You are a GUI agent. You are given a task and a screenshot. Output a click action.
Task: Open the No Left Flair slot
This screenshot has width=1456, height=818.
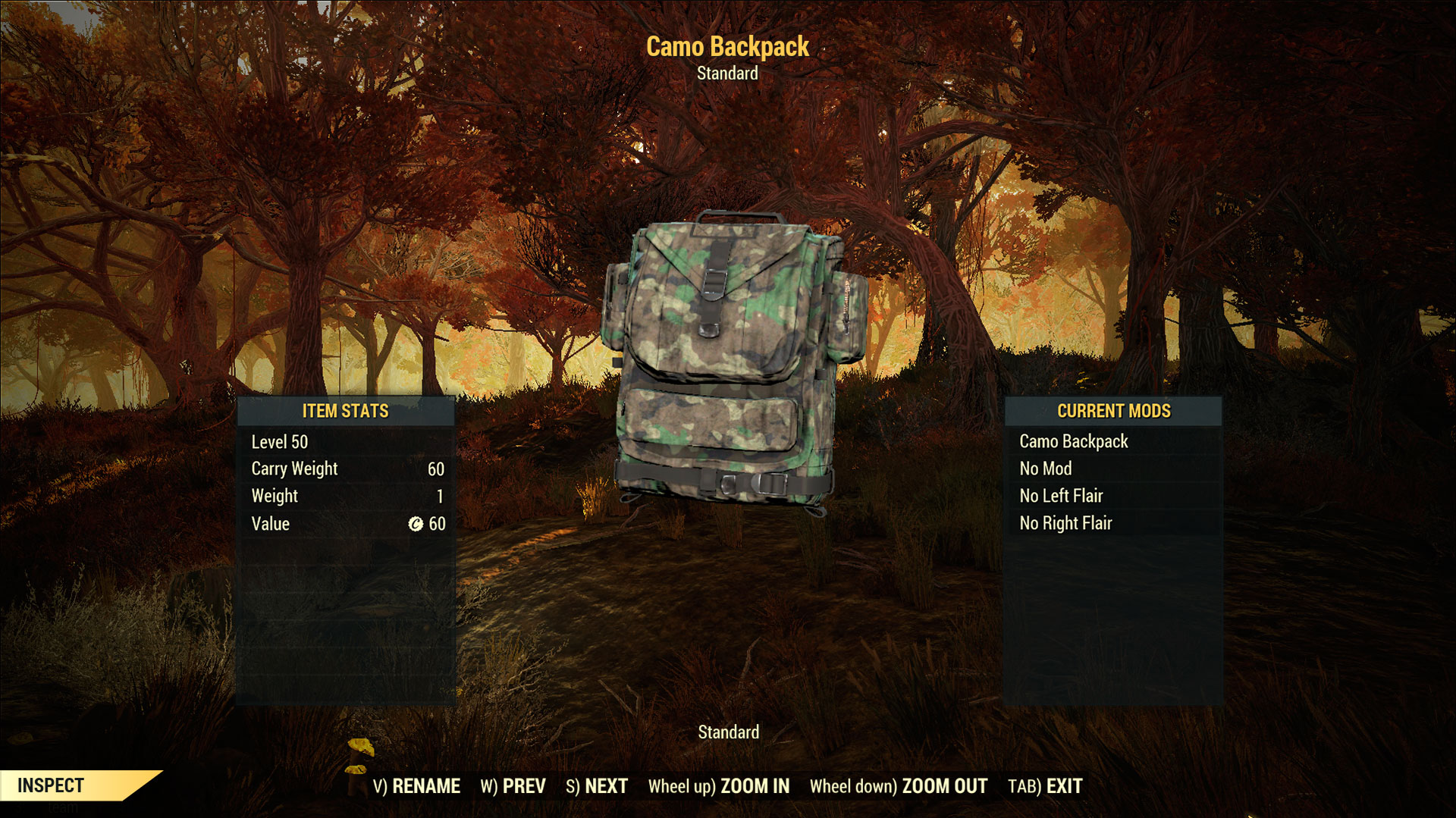pyautogui.click(x=1061, y=496)
